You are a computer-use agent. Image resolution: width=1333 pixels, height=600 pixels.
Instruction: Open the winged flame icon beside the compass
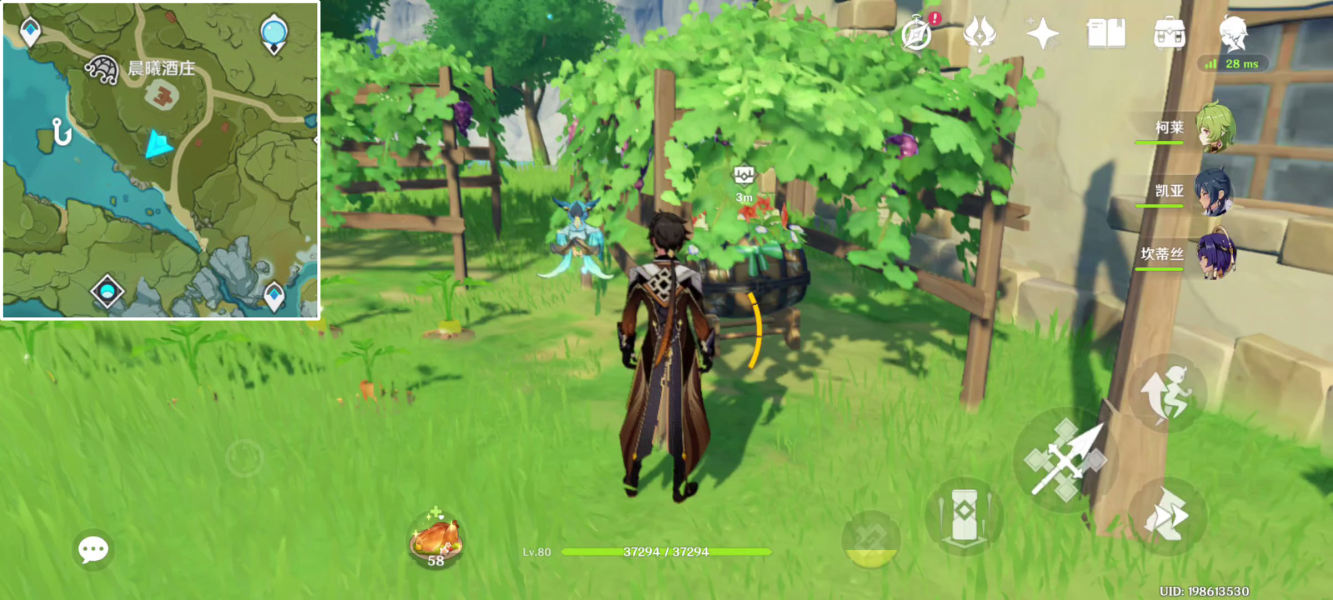tap(979, 34)
